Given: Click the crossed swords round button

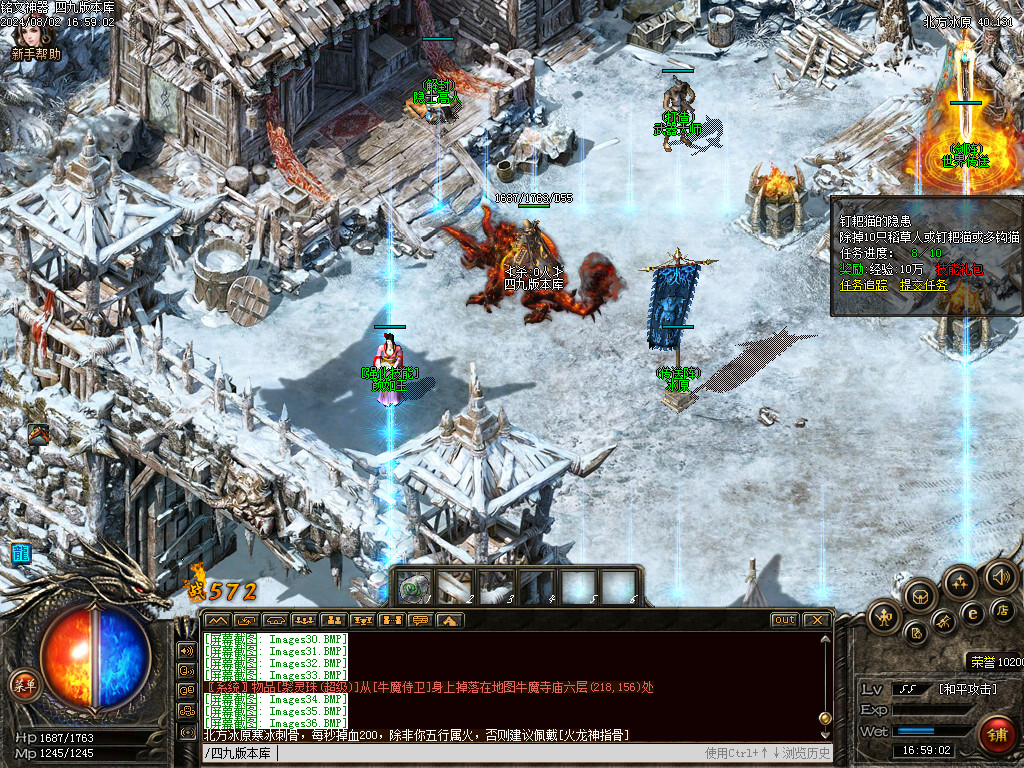Looking at the screenshot, I should (945, 623).
